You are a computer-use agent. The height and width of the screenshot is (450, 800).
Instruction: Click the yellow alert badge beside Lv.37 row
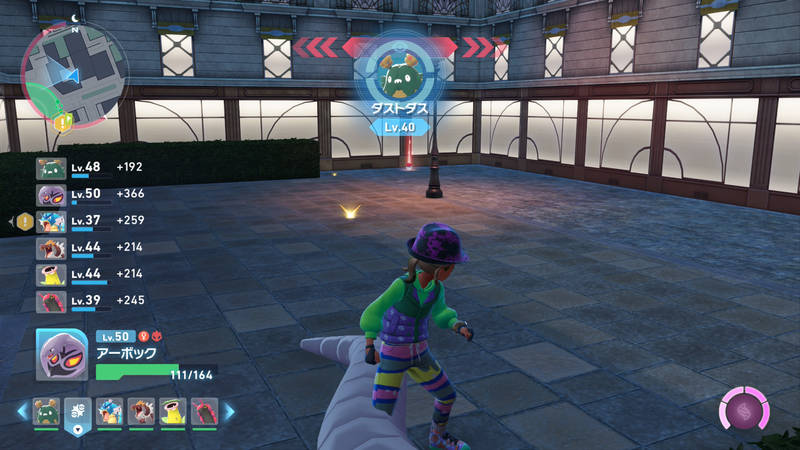25,221
